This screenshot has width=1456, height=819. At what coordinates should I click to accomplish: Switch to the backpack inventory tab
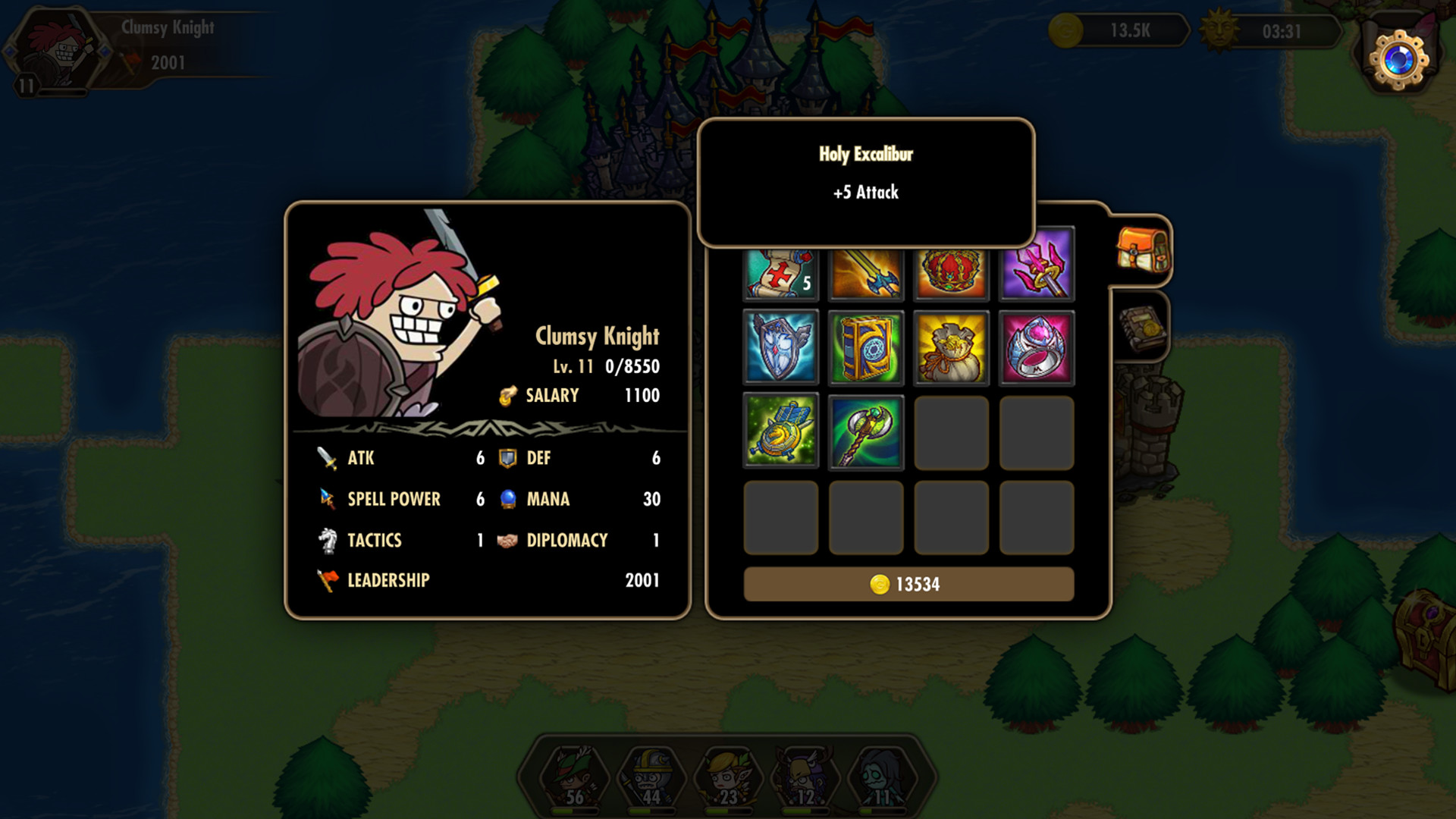point(1142,250)
